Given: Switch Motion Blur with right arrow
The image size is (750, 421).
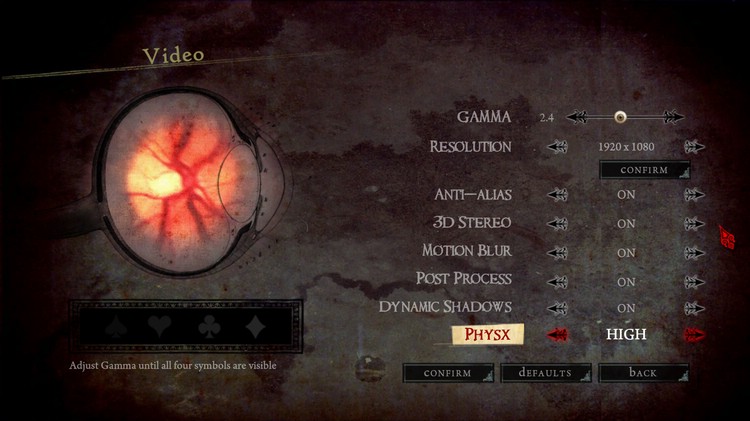Looking at the screenshot, I should pyautogui.click(x=695, y=252).
